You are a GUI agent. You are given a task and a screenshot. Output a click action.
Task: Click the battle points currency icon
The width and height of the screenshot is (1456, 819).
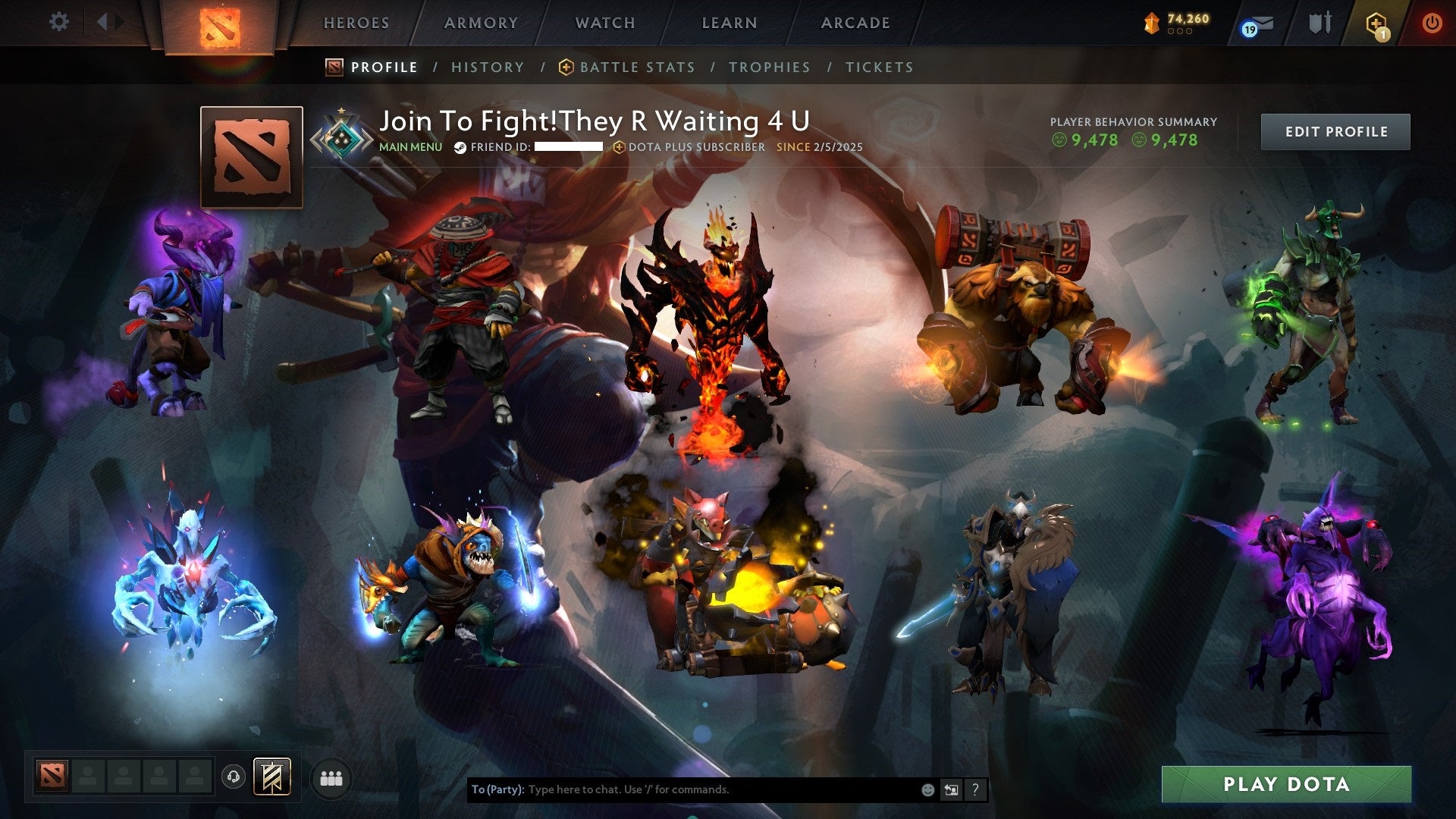pyautogui.click(x=1152, y=23)
